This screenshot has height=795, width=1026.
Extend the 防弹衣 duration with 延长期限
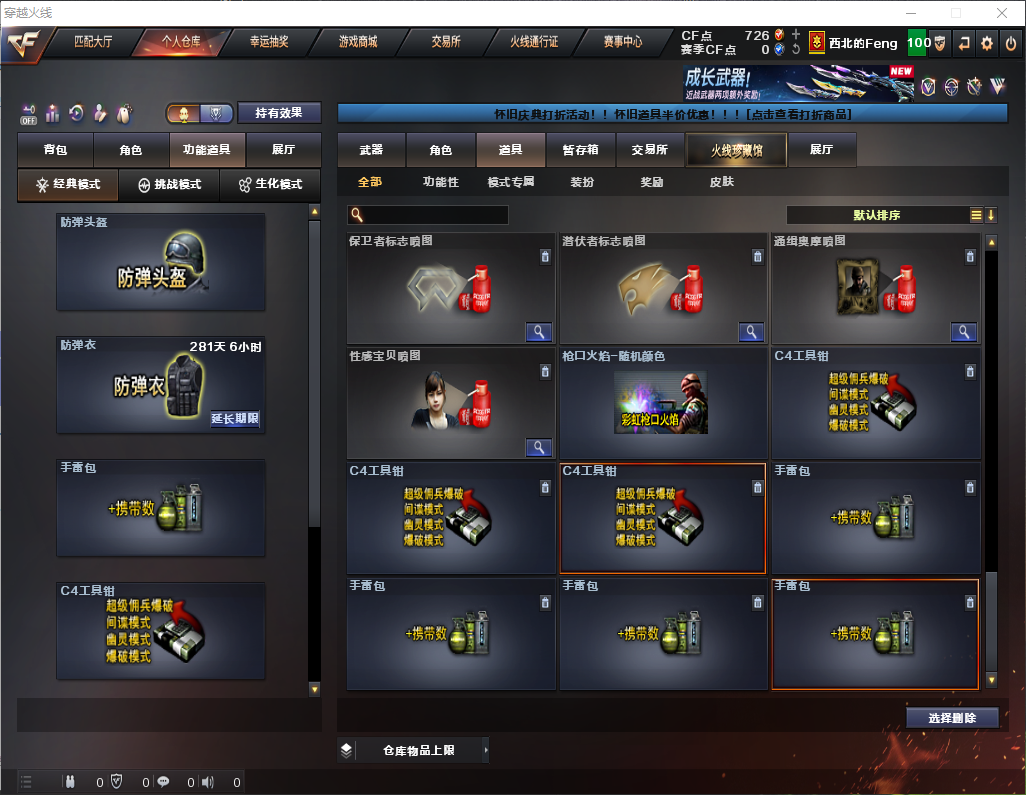pos(235,419)
